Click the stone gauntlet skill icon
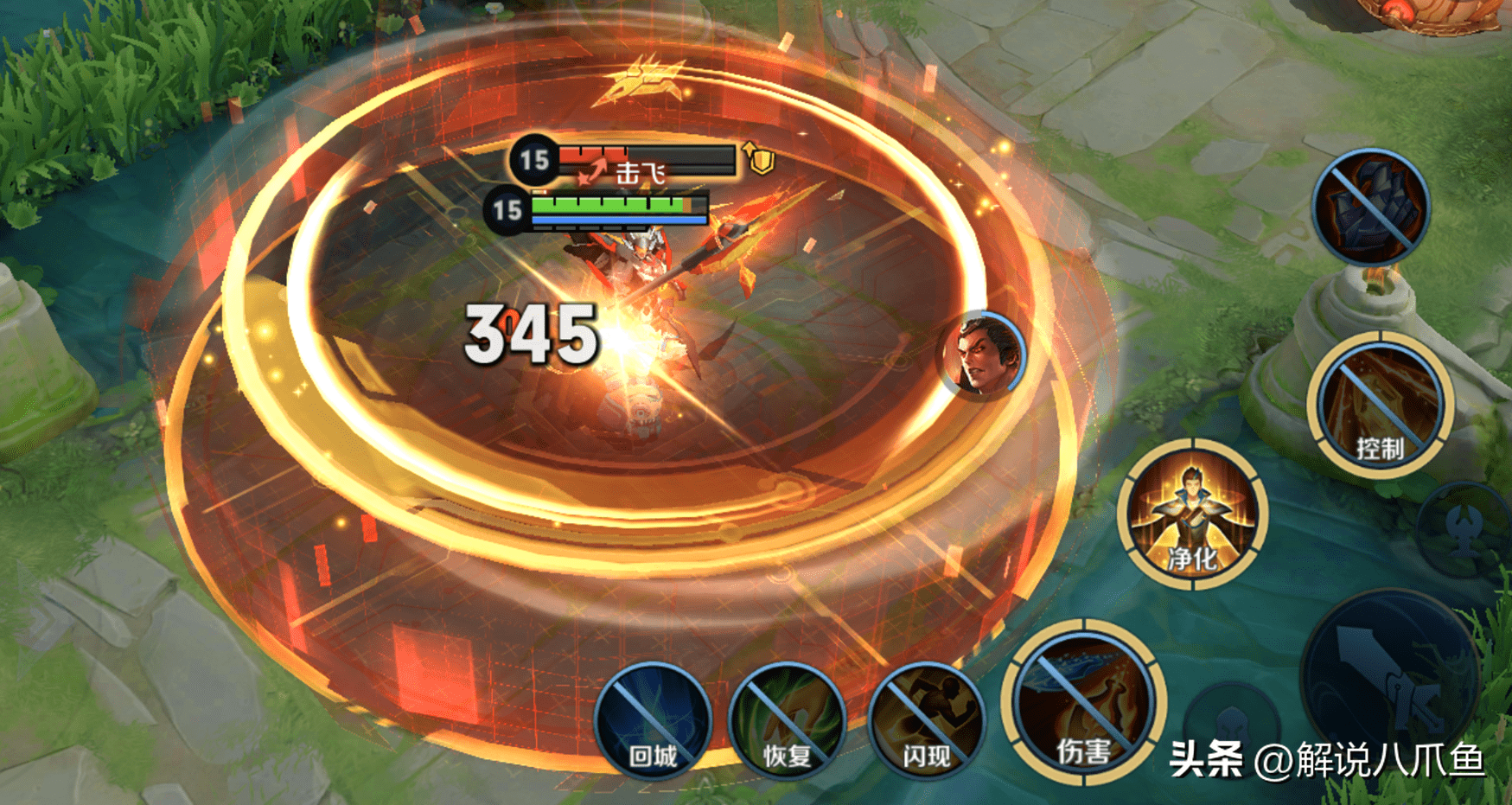 pyautogui.click(x=1370, y=206)
